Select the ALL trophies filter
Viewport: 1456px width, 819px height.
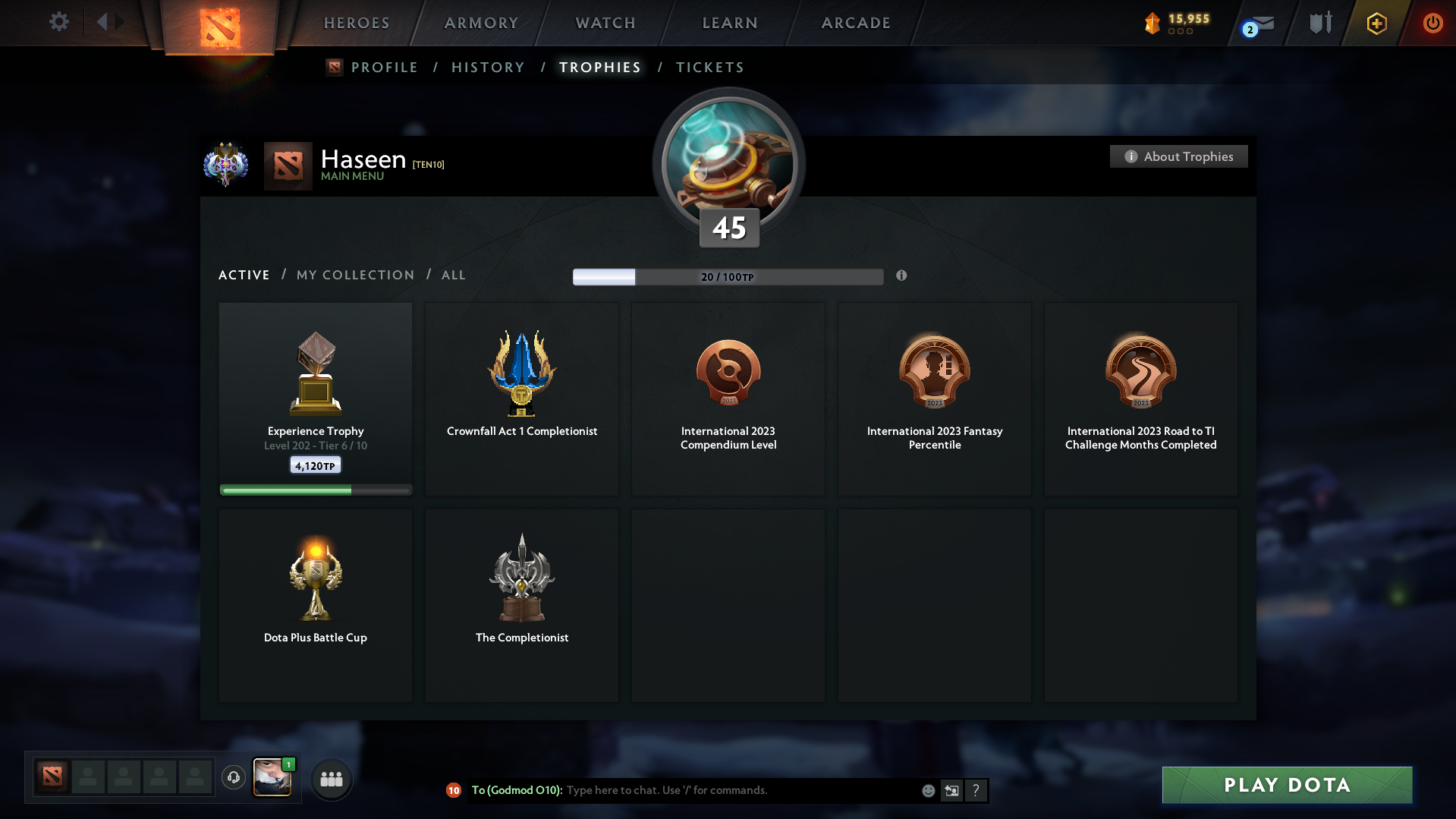coord(453,275)
